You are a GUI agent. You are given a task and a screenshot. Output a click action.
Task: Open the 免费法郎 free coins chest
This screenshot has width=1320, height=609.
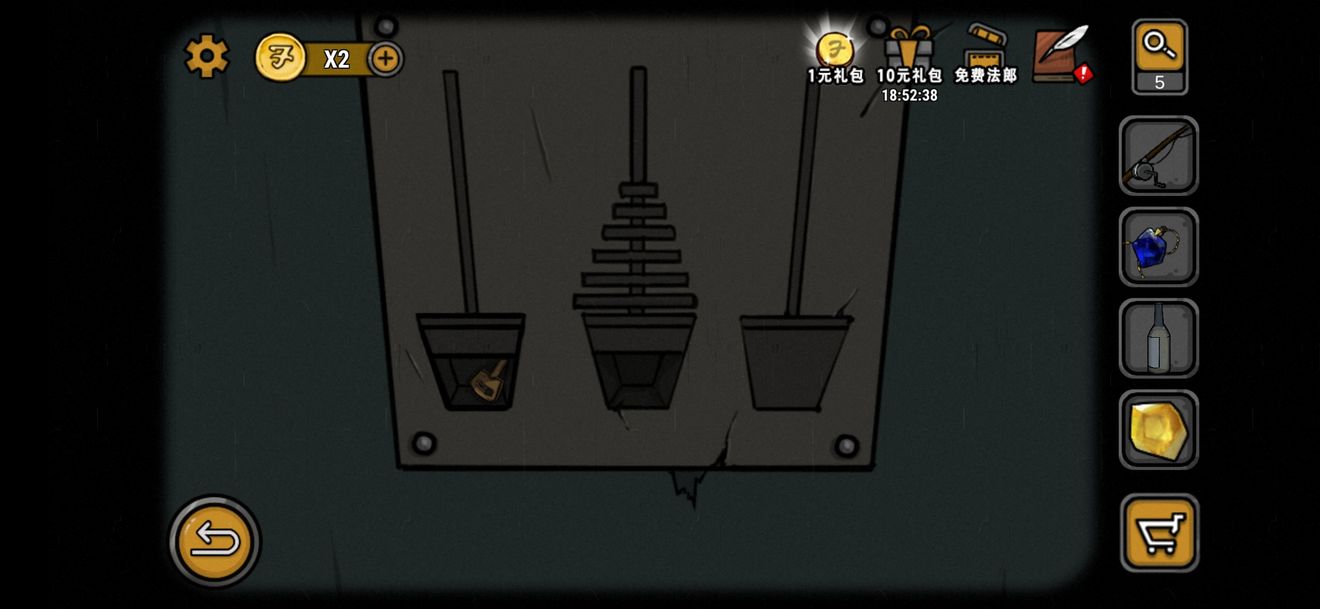985,52
